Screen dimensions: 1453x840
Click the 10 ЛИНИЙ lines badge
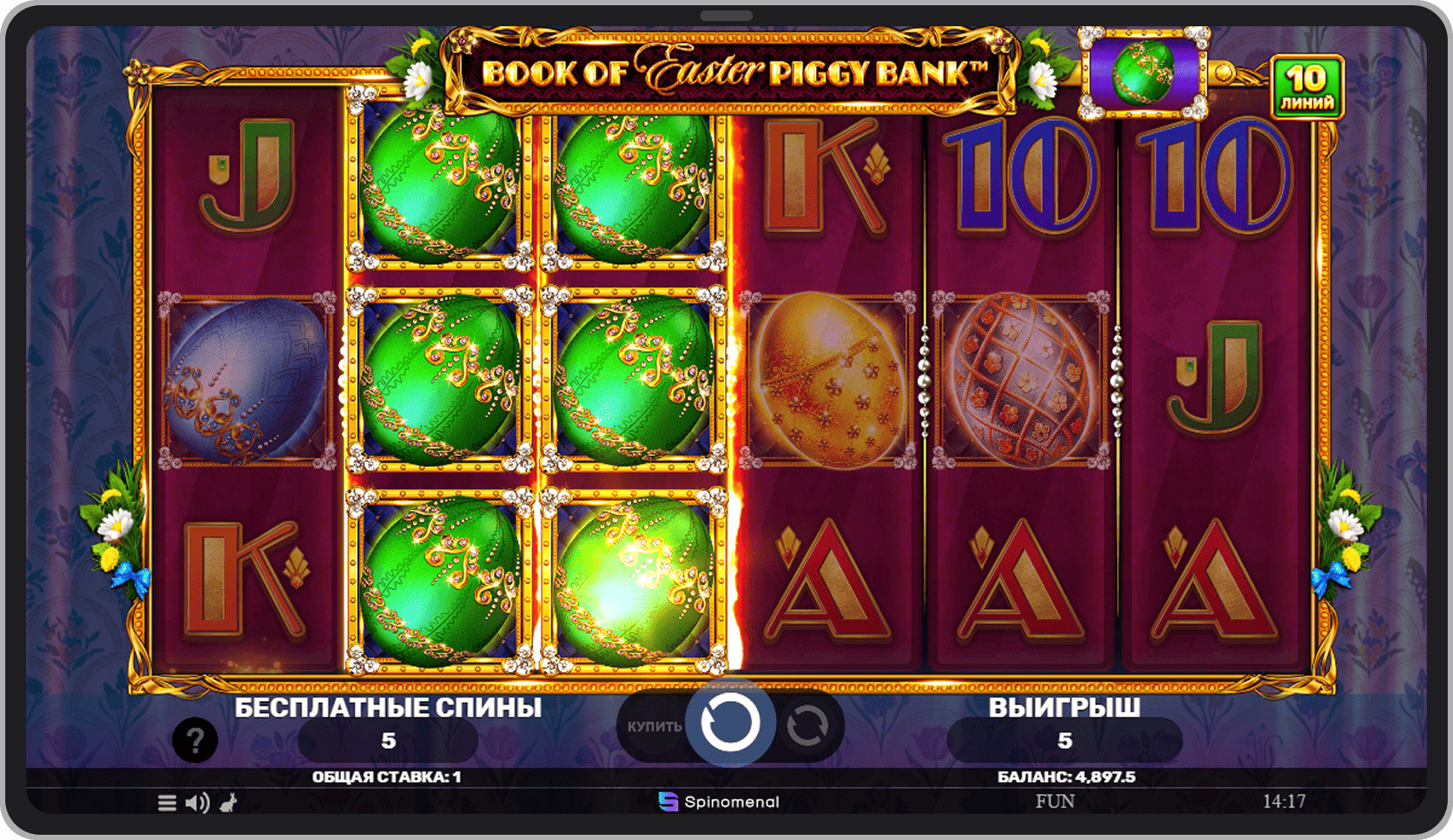point(1307,87)
